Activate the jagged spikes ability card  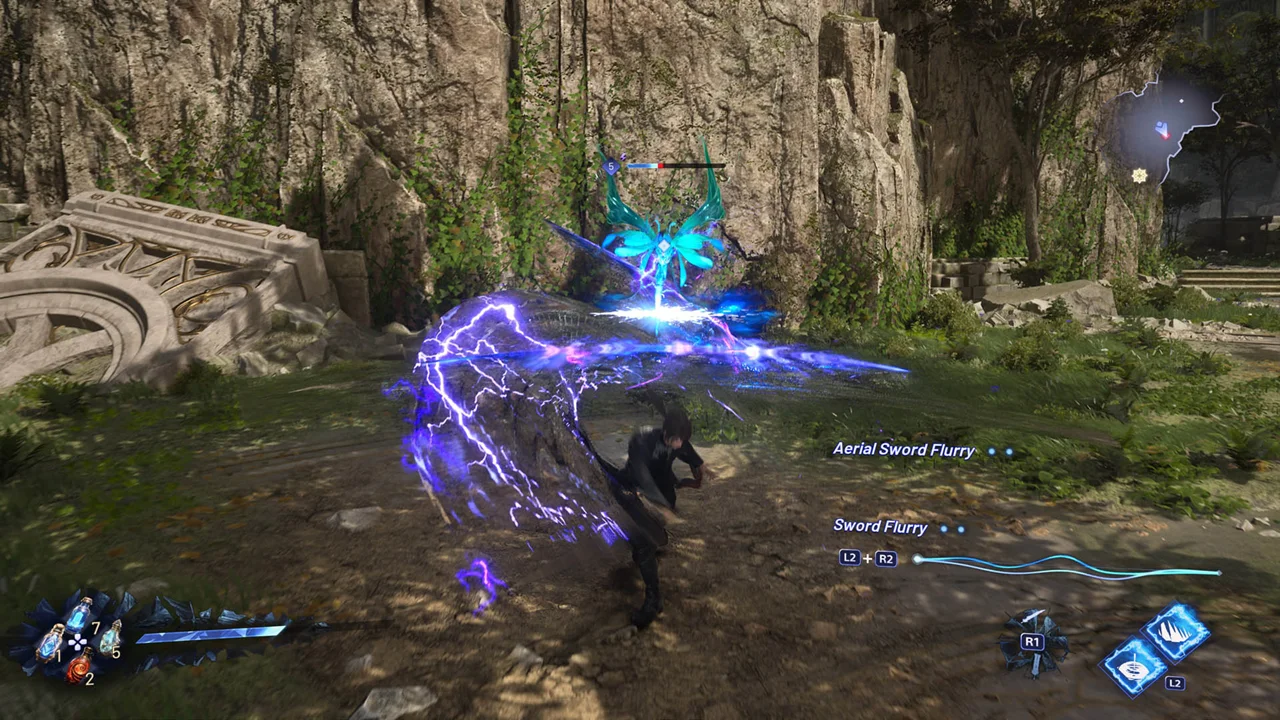tap(1175, 630)
